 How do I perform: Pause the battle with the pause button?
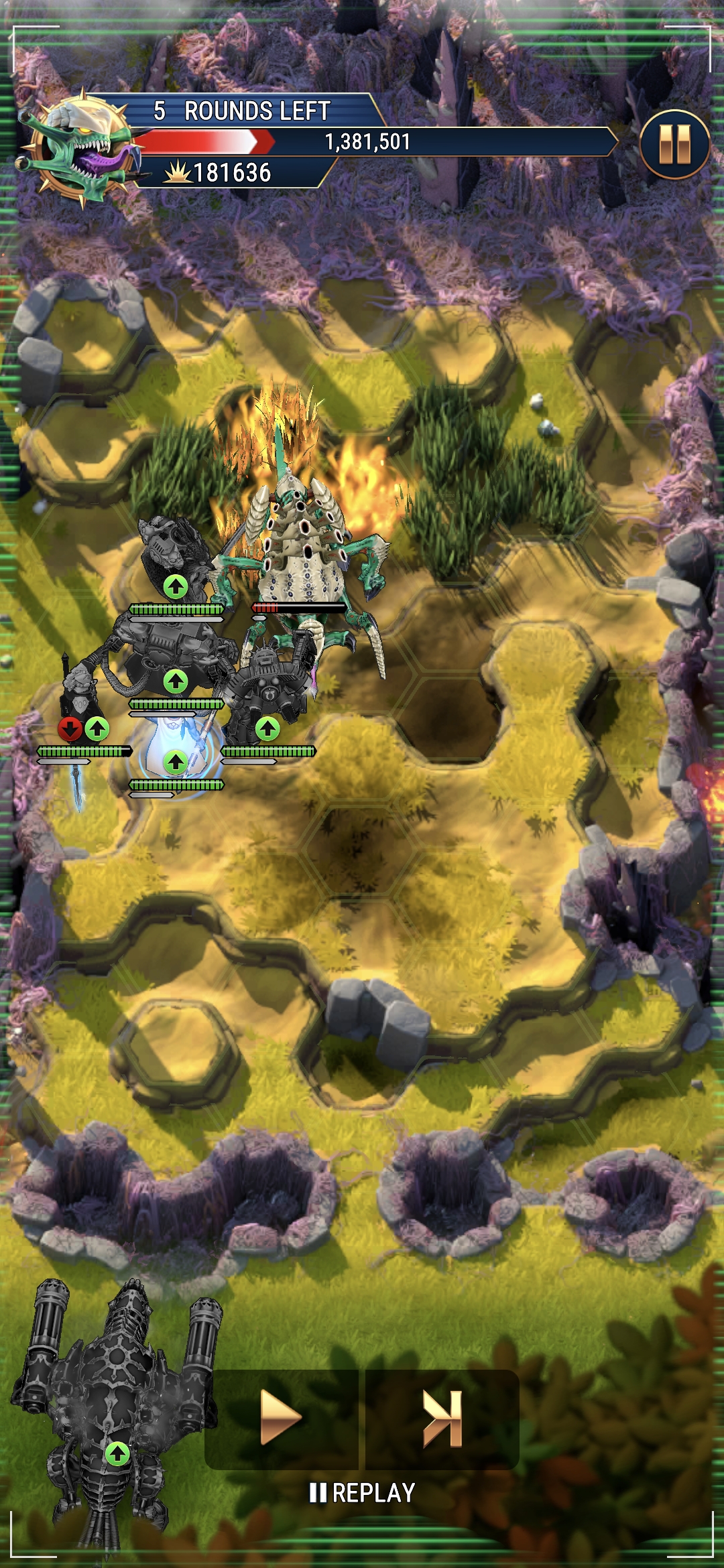point(674,145)
